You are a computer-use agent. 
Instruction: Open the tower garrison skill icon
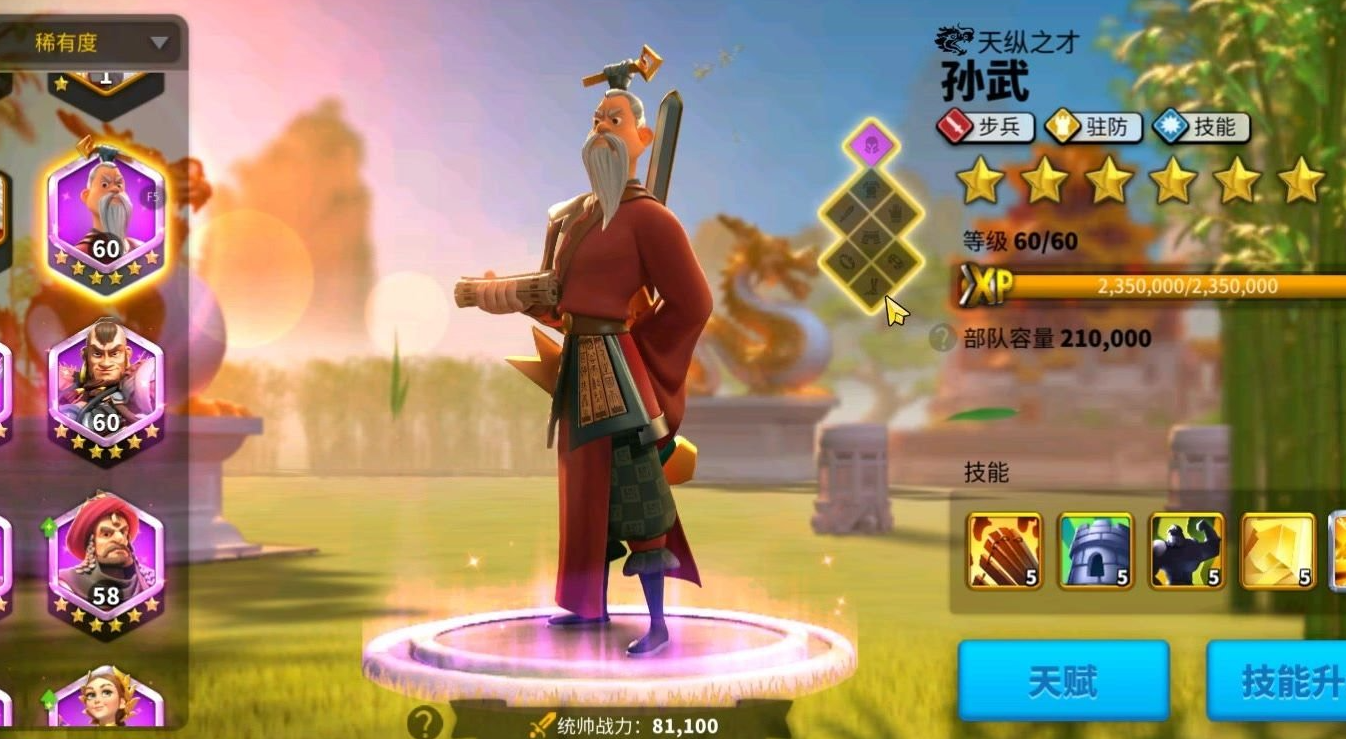click(x=1096, y=551)
